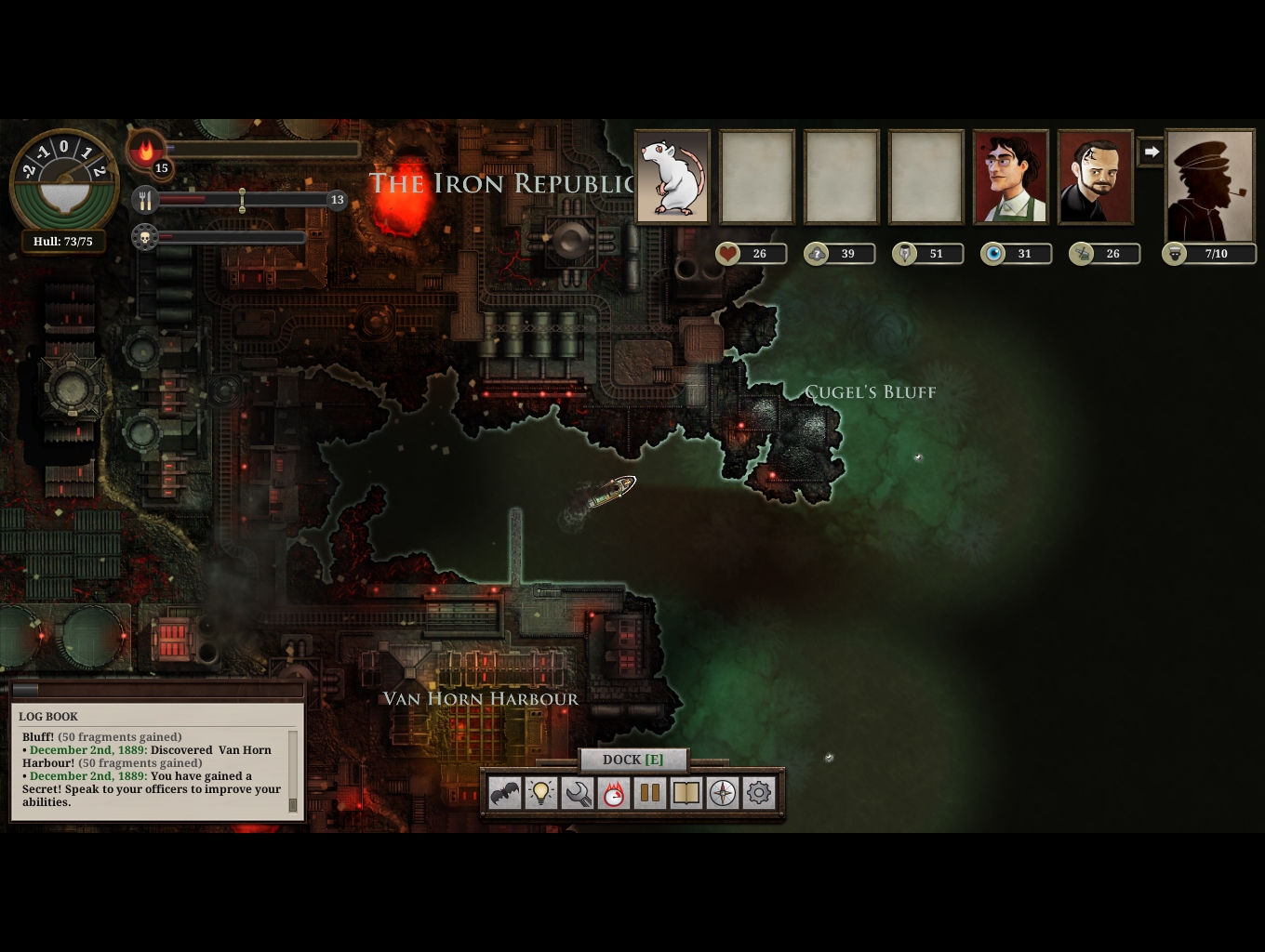Open the journal book icon
1265x952 pixels.
point(686,793)
